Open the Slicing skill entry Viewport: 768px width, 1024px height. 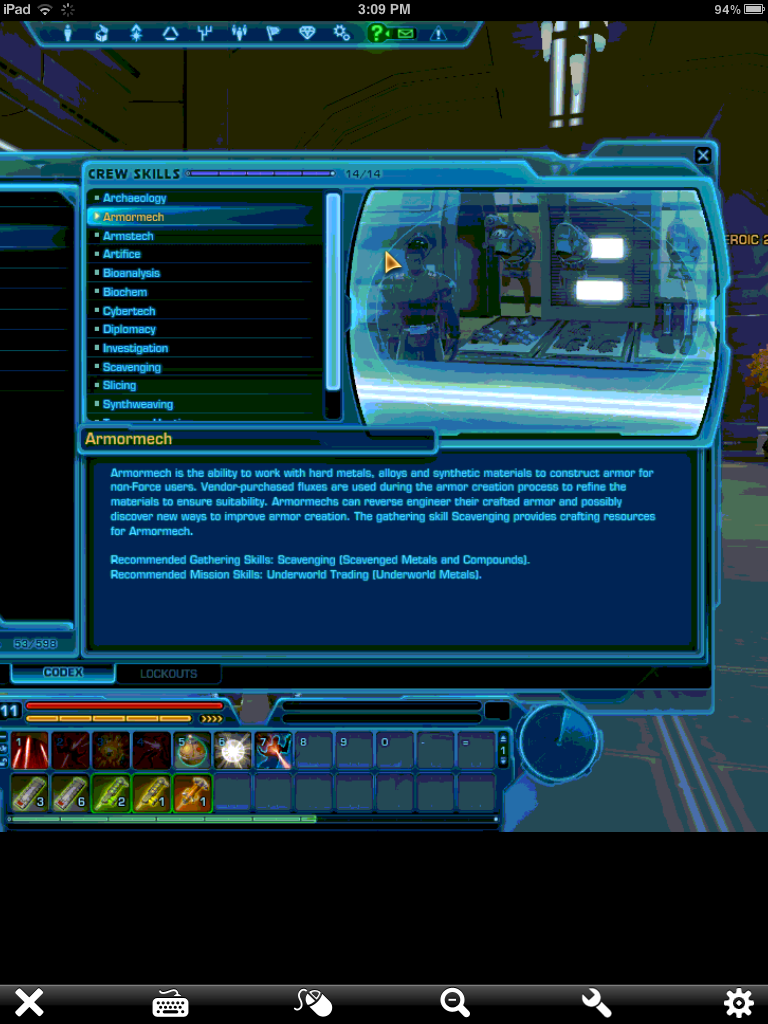pyautogui.click(x=119, y=385)
